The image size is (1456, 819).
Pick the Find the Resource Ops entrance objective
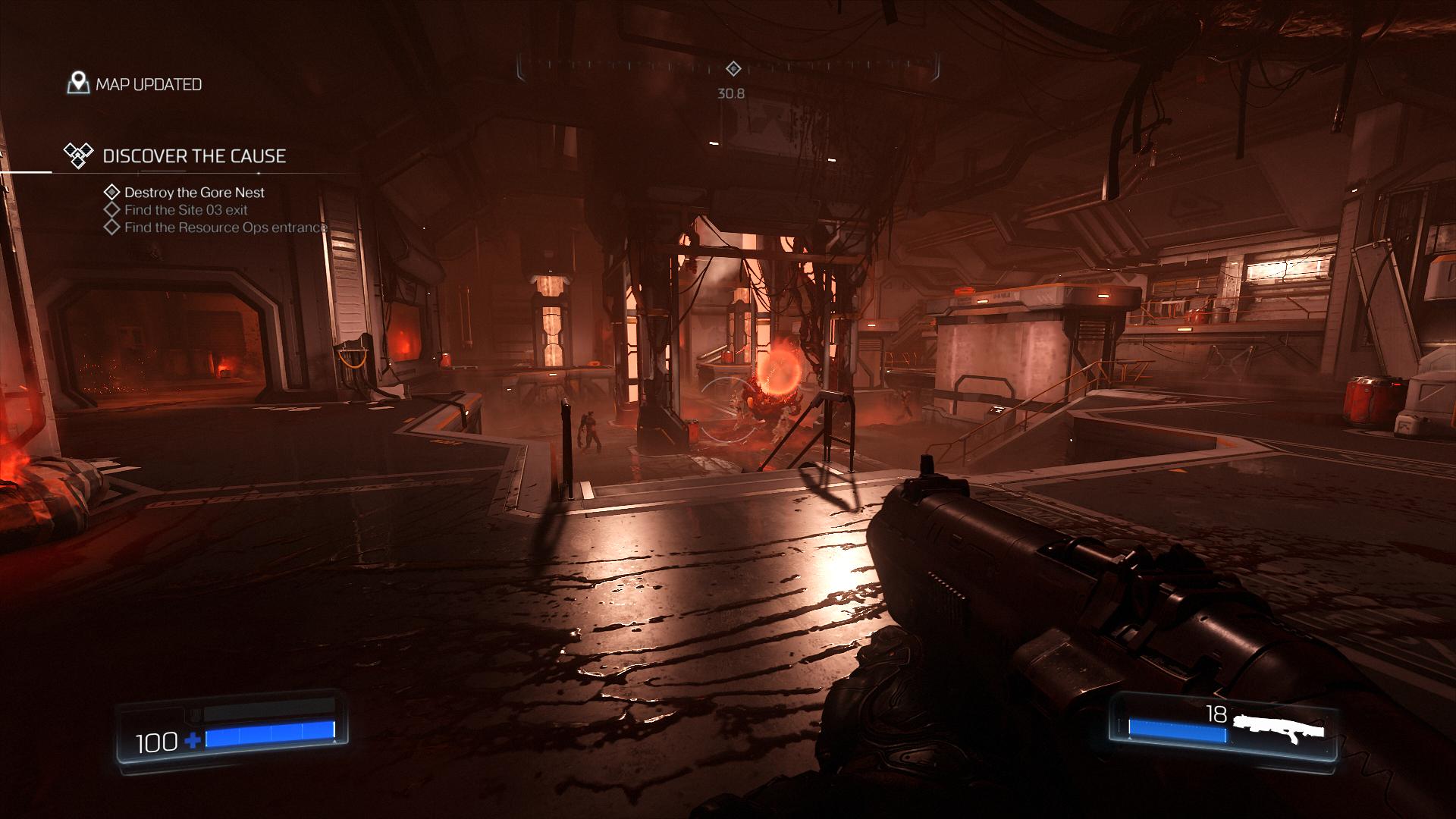click(225, 227)
